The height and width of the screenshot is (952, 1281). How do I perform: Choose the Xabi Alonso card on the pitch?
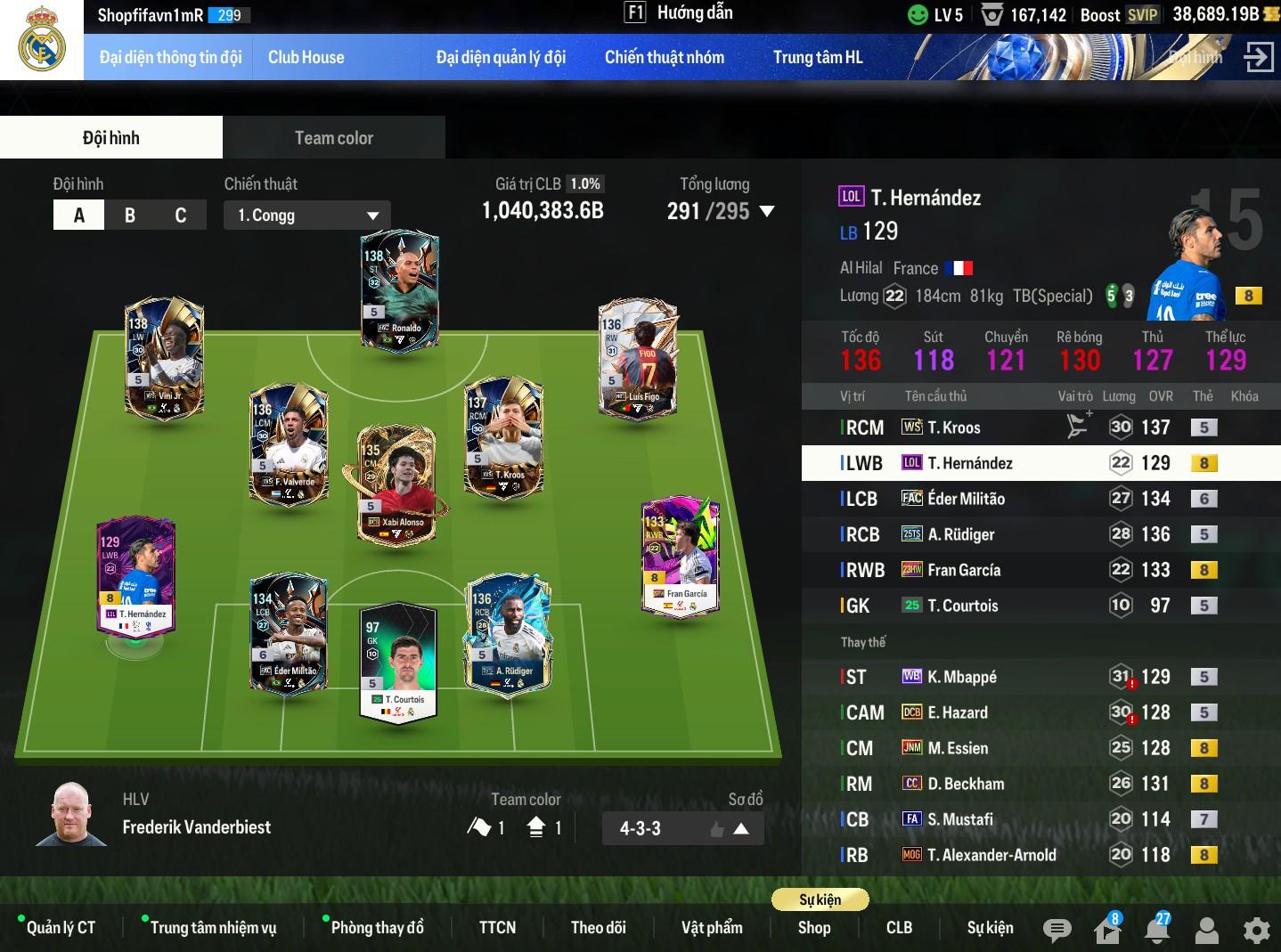396,484
